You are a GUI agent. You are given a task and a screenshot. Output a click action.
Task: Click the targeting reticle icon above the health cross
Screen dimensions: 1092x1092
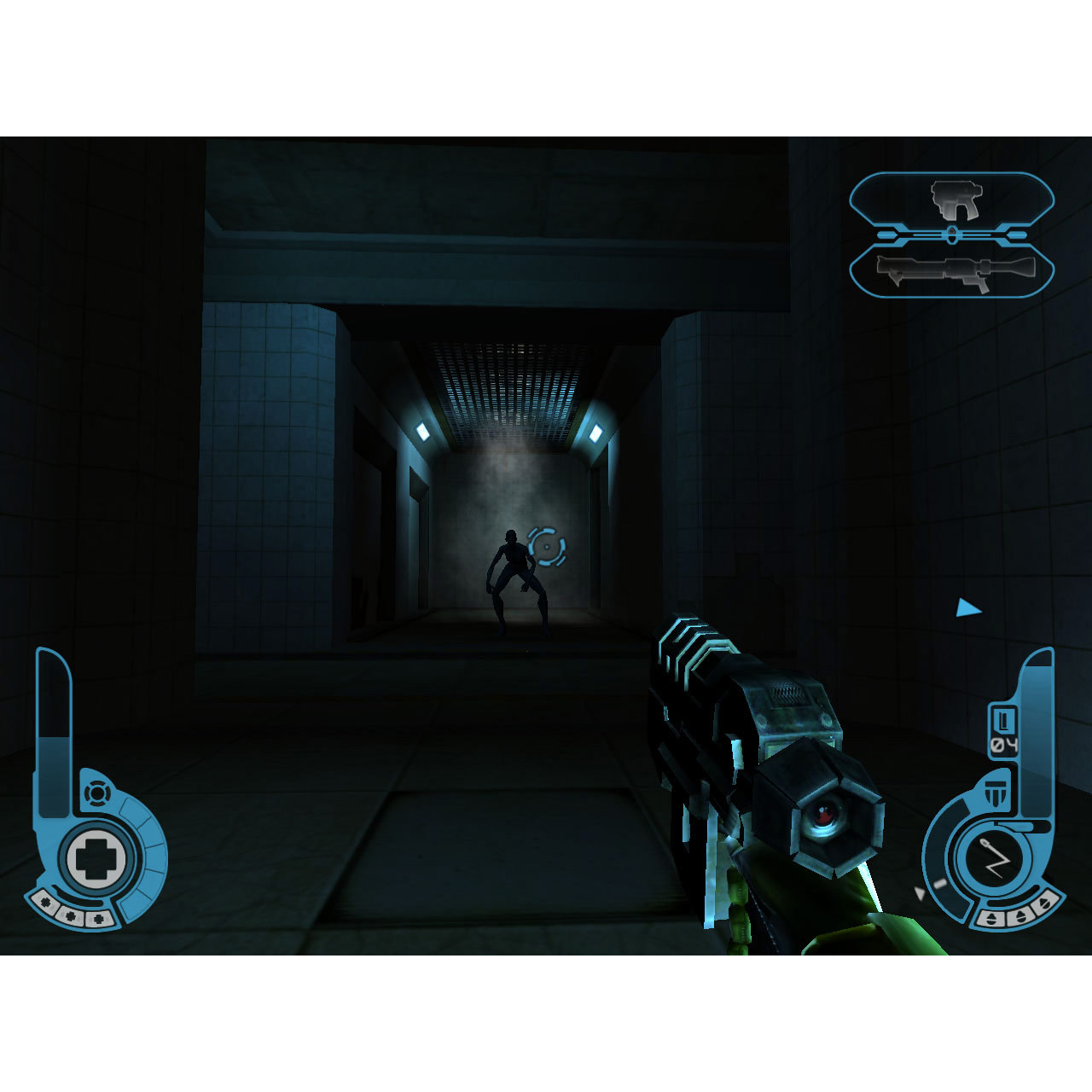96,794
